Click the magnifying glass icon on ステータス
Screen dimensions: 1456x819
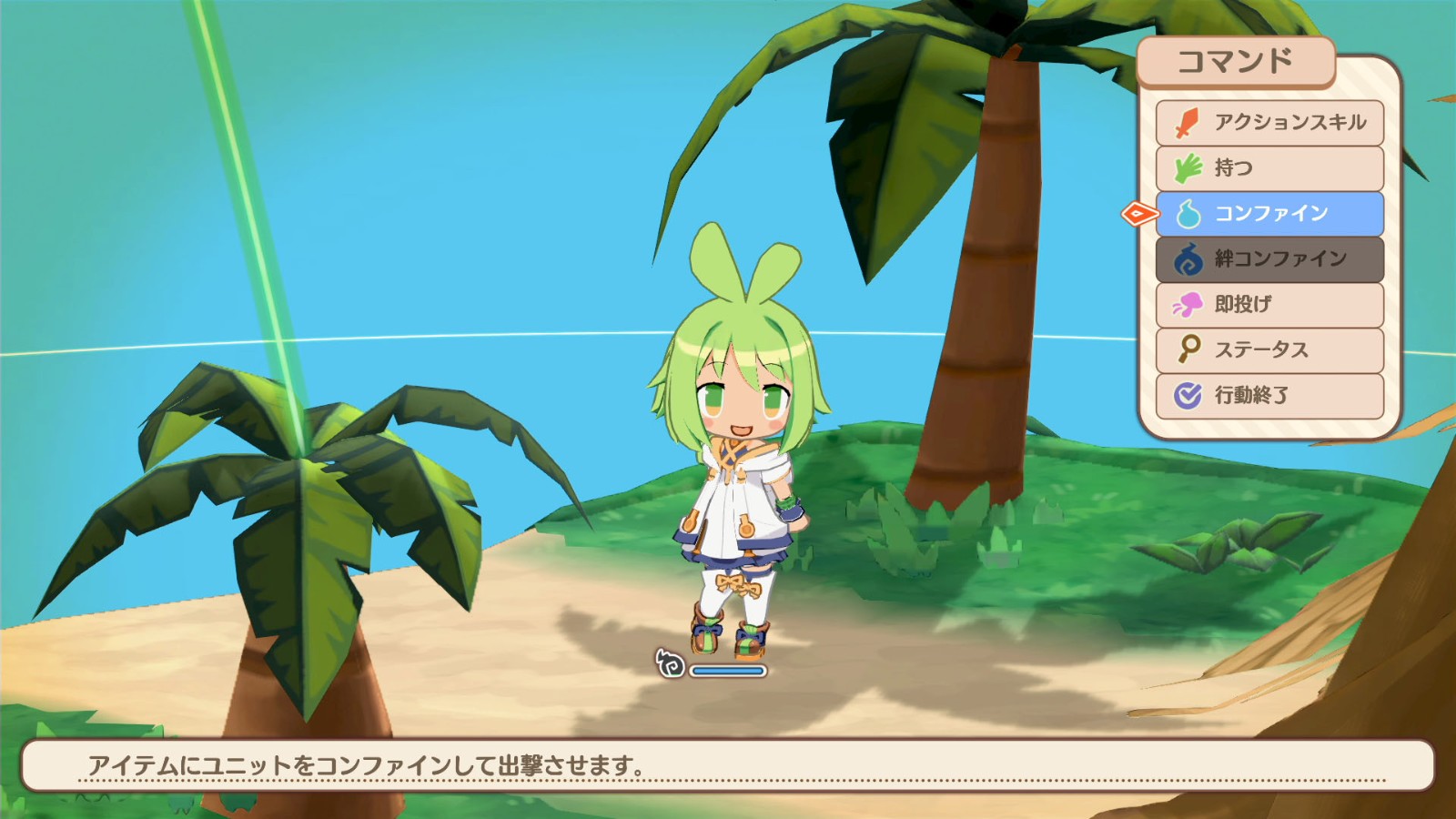click(1186, 349)
